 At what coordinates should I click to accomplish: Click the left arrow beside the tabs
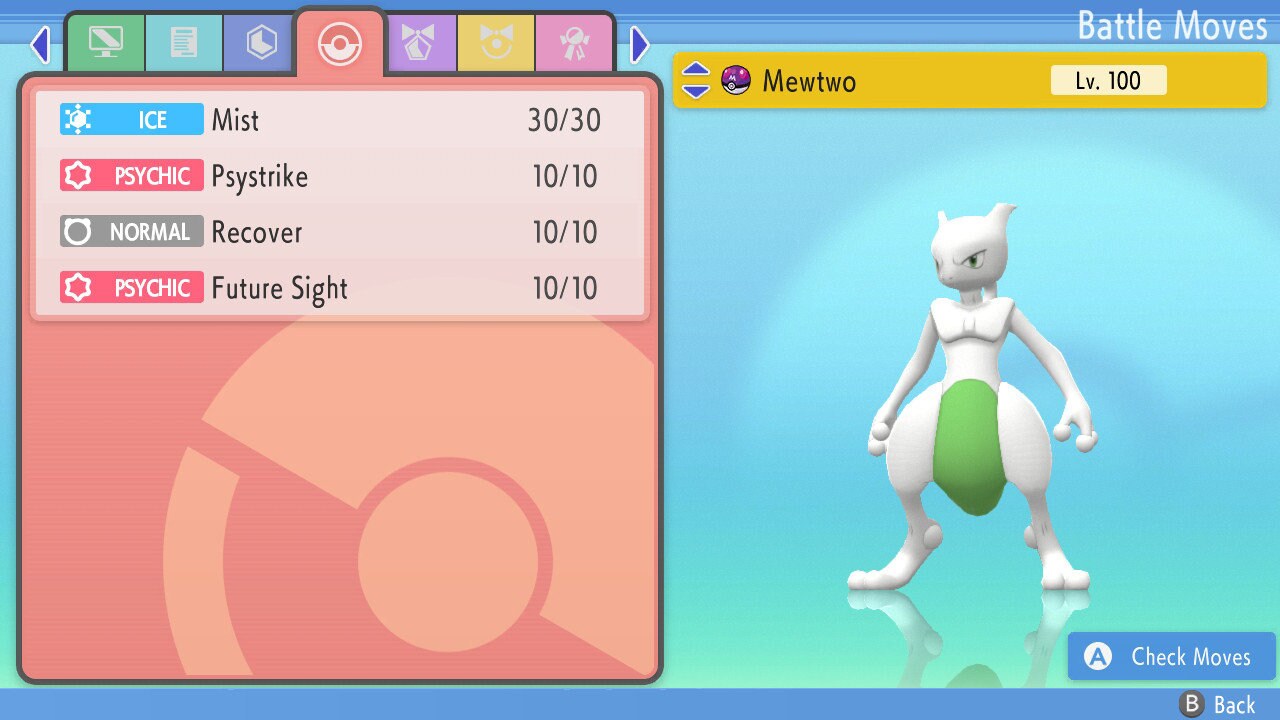click(40, 44)
